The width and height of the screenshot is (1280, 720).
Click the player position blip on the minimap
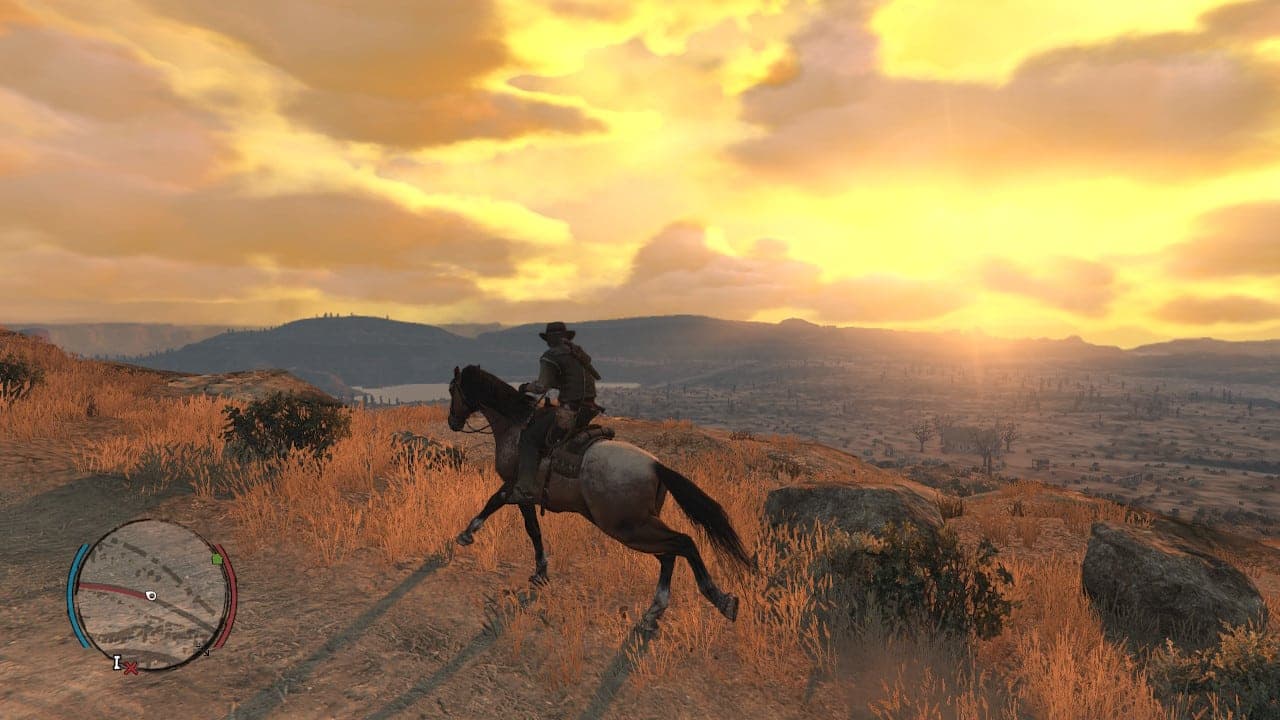click(151, 595)
